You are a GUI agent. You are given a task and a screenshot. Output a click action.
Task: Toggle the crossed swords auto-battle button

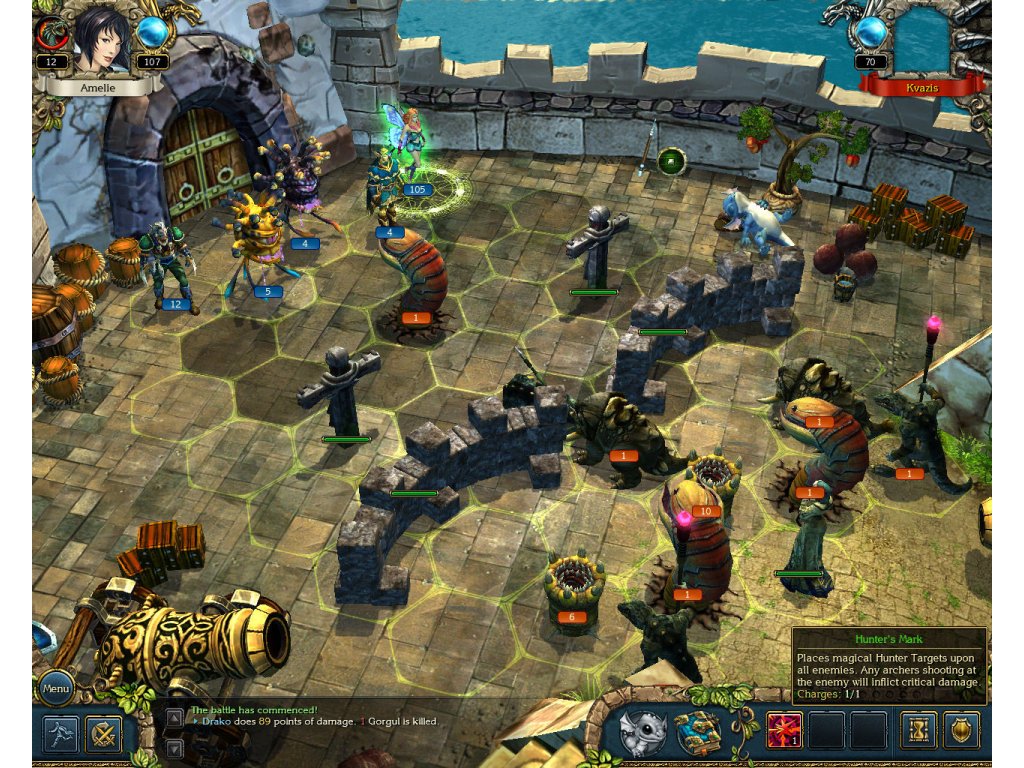click(103, 734)
